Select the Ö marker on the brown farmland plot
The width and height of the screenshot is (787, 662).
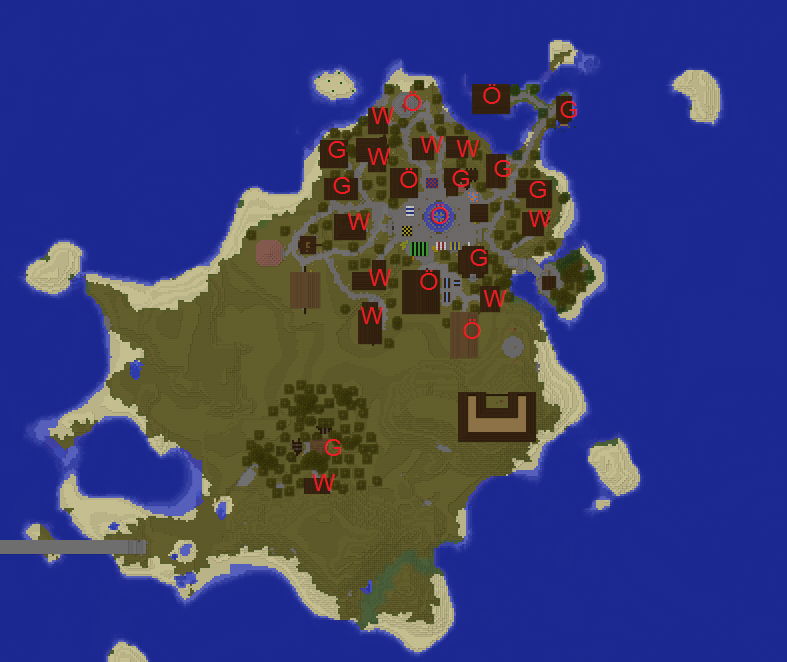point(472,329)
